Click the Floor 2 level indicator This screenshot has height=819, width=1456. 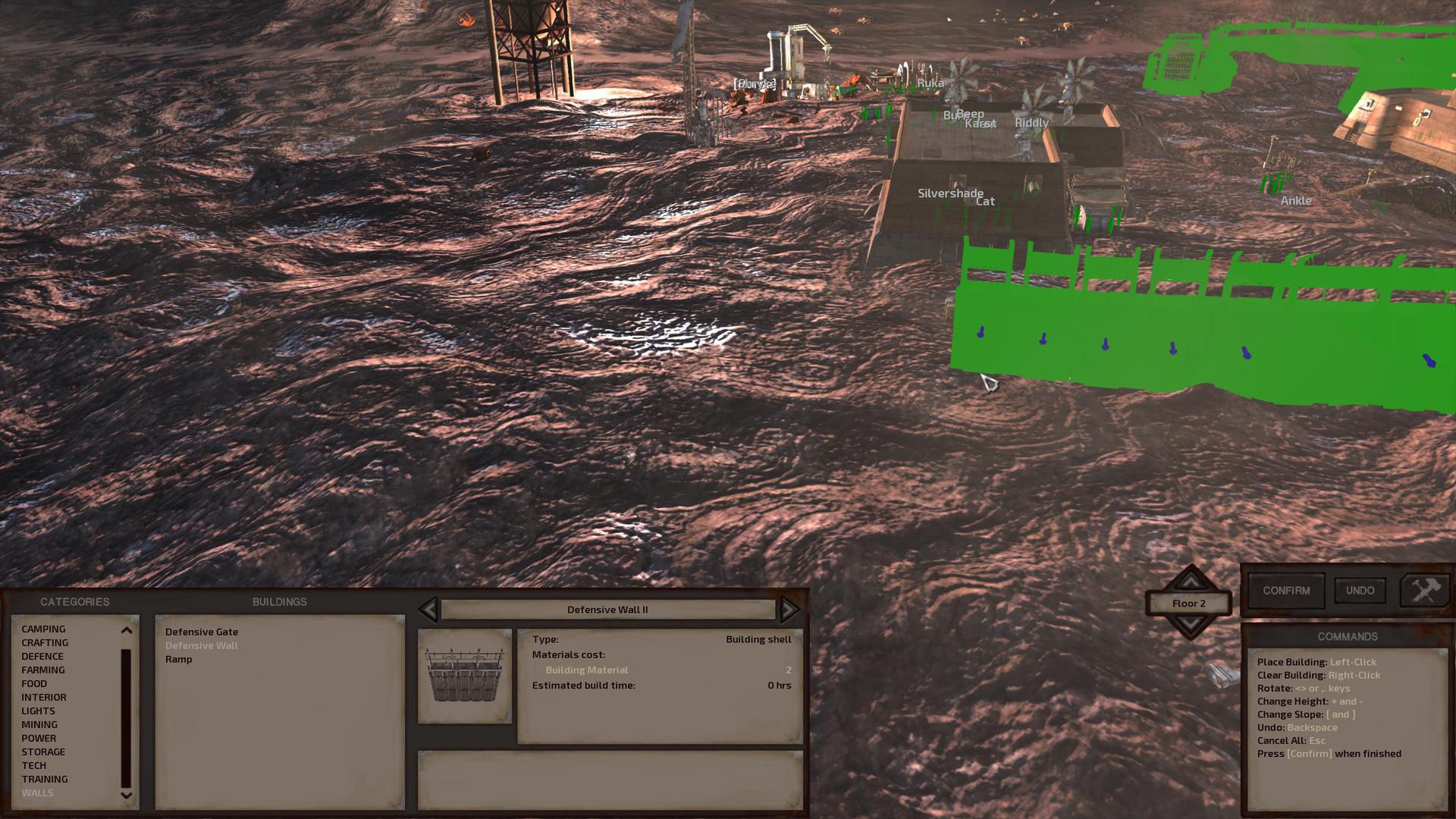click(1190, 603)
